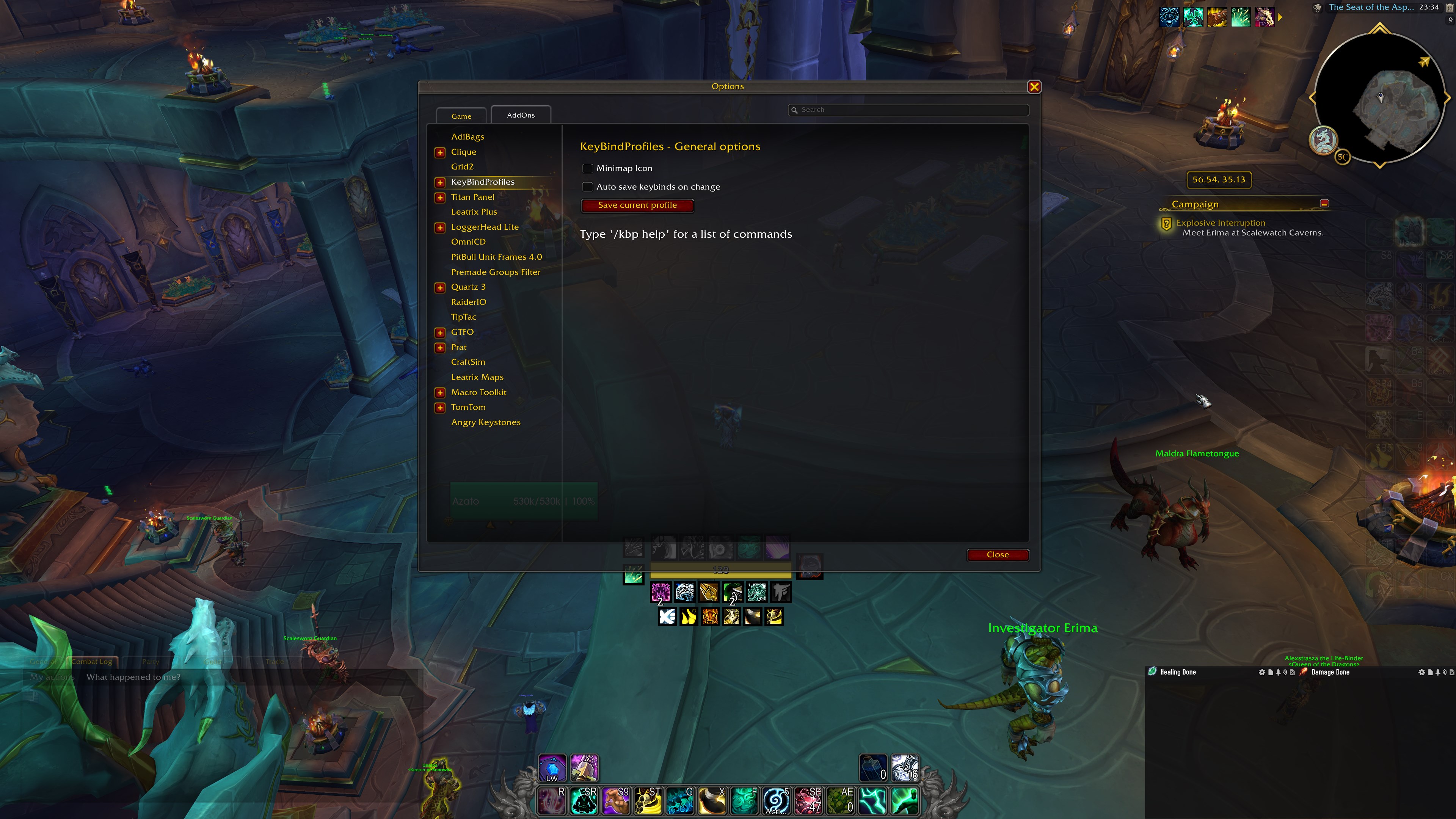The height and width of the screenshot is (819, 1456).
Task: Click the action button keybound to X
Action: coord(712,801)
